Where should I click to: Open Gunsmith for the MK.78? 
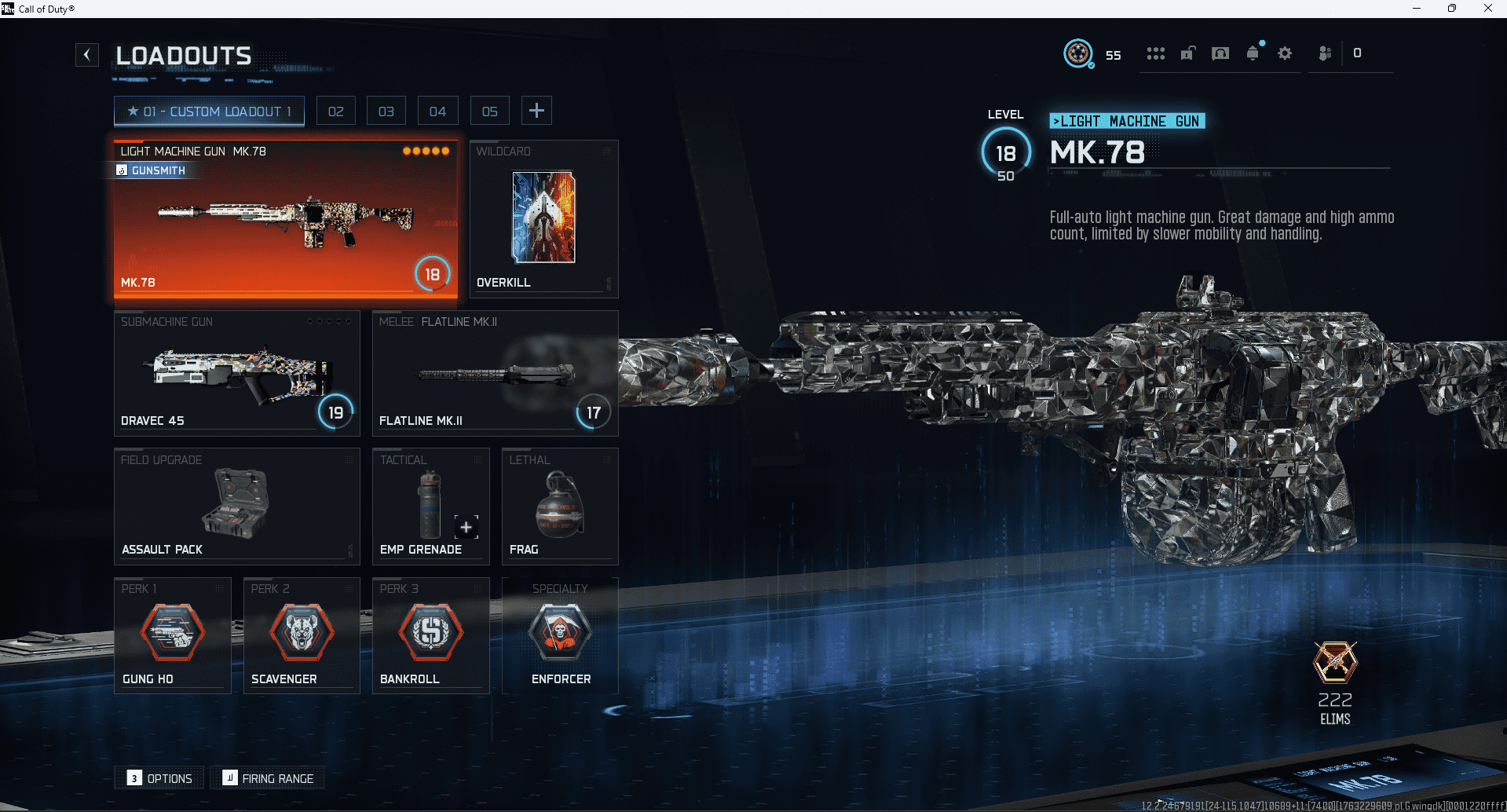[154, 170]
